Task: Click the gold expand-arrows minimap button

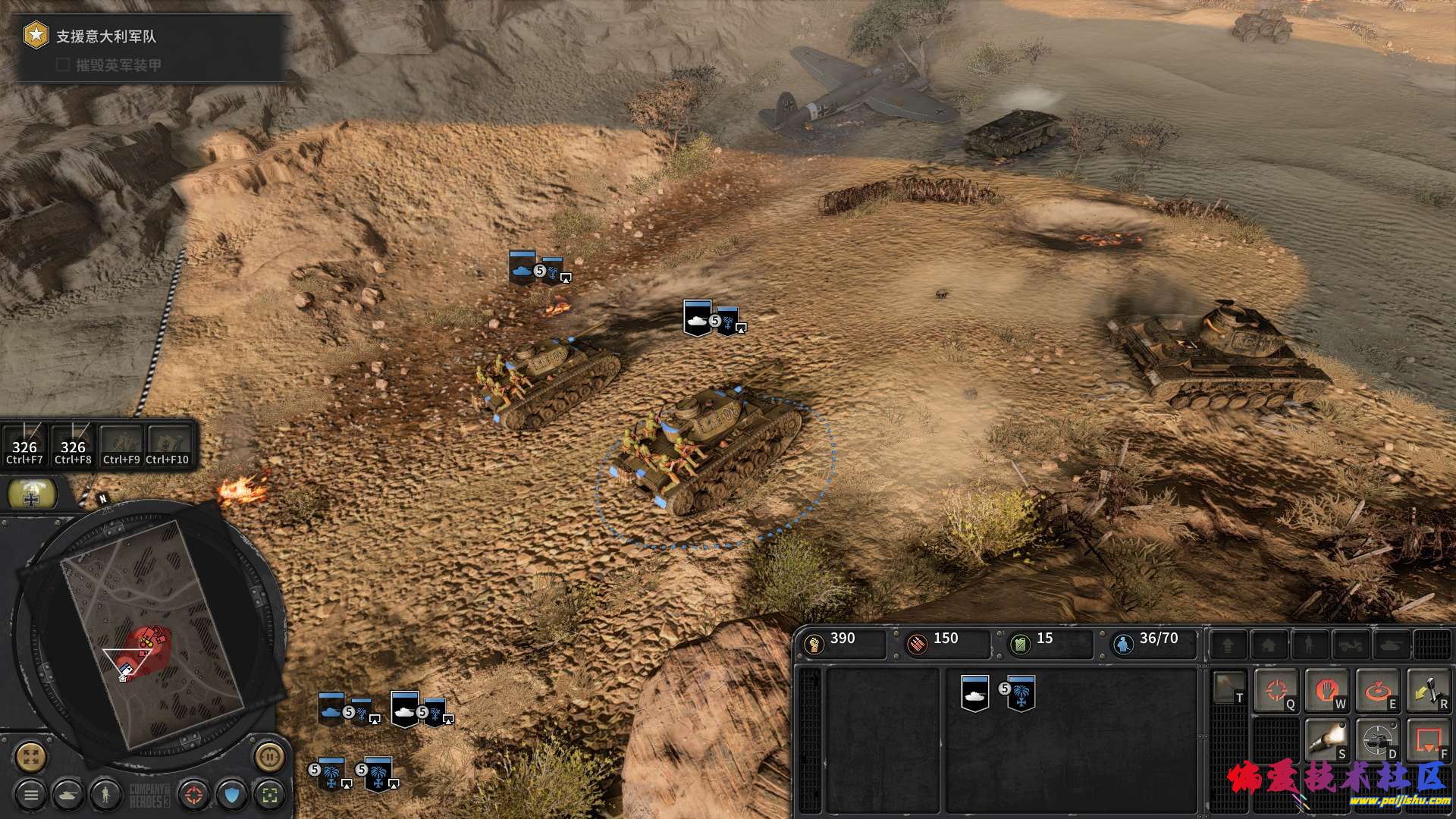Action: [x=31, y=756]
